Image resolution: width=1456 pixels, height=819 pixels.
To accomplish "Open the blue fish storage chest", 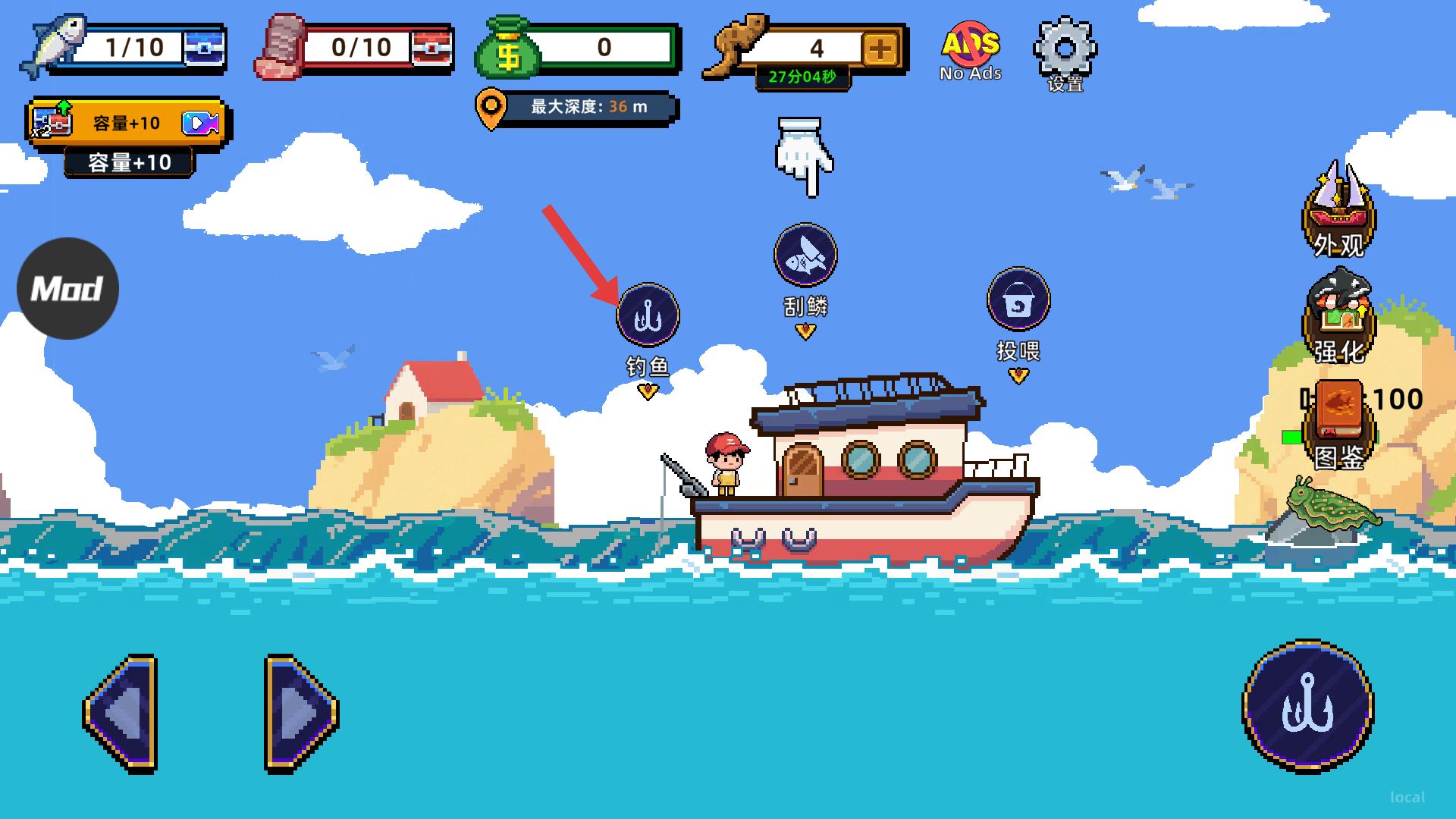I will 203,47.
